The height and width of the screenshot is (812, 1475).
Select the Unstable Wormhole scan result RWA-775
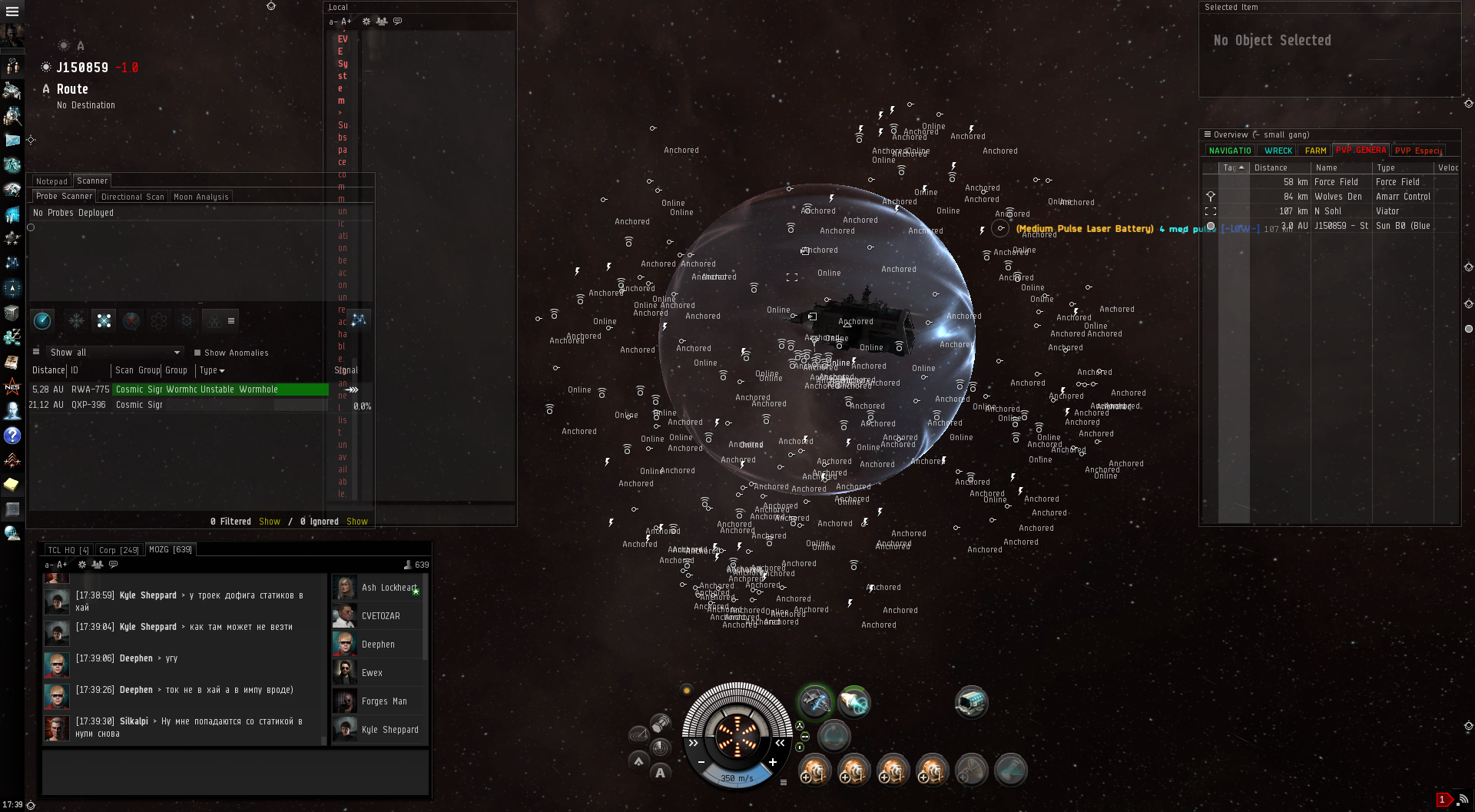(197, 389)
